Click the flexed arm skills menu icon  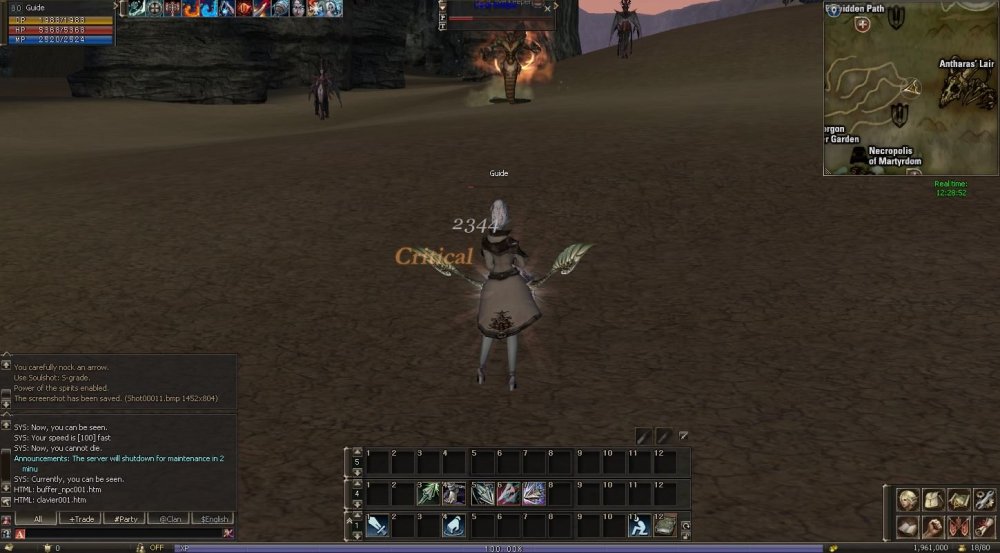click(x=933, y=526)
